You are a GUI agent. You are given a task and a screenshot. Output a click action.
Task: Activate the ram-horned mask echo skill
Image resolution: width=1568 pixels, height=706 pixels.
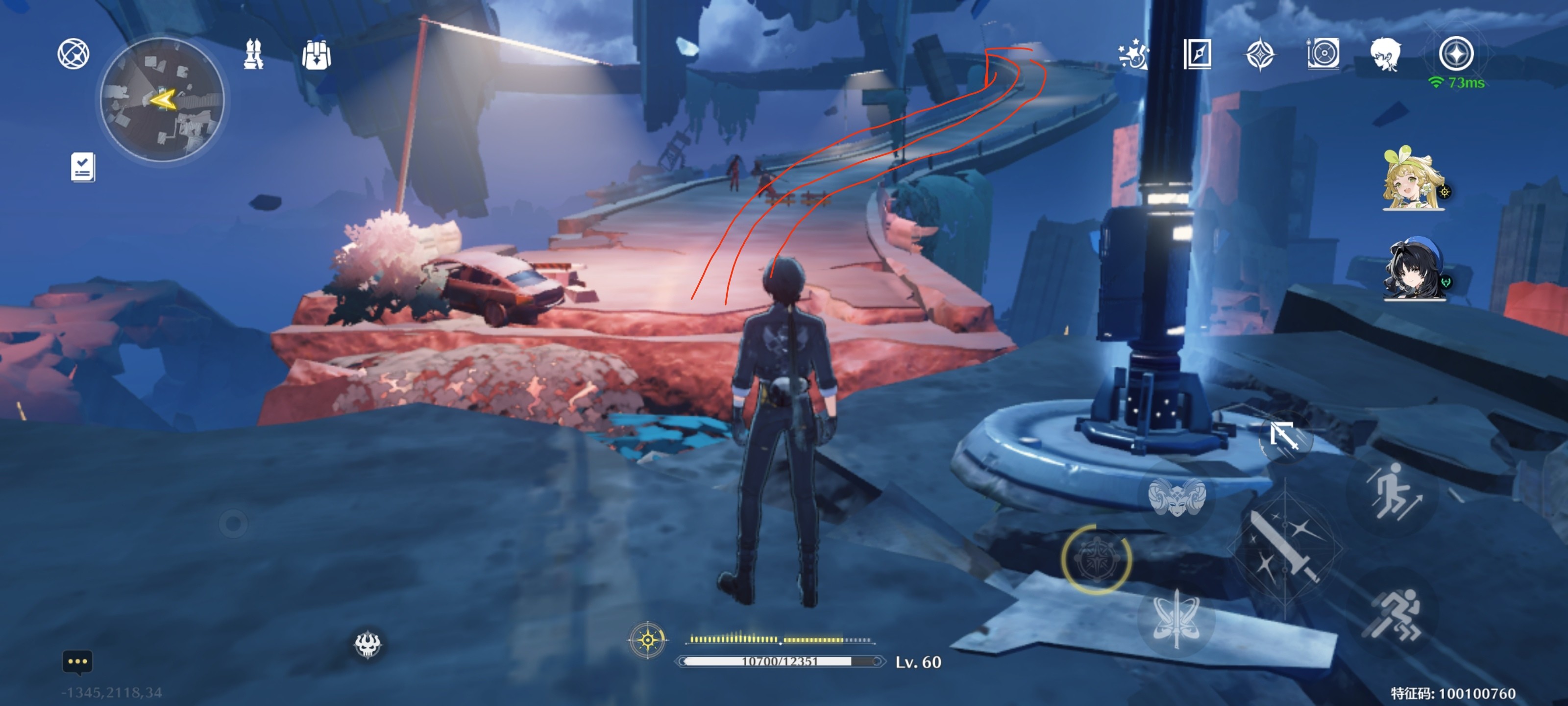click(1176, 497)
